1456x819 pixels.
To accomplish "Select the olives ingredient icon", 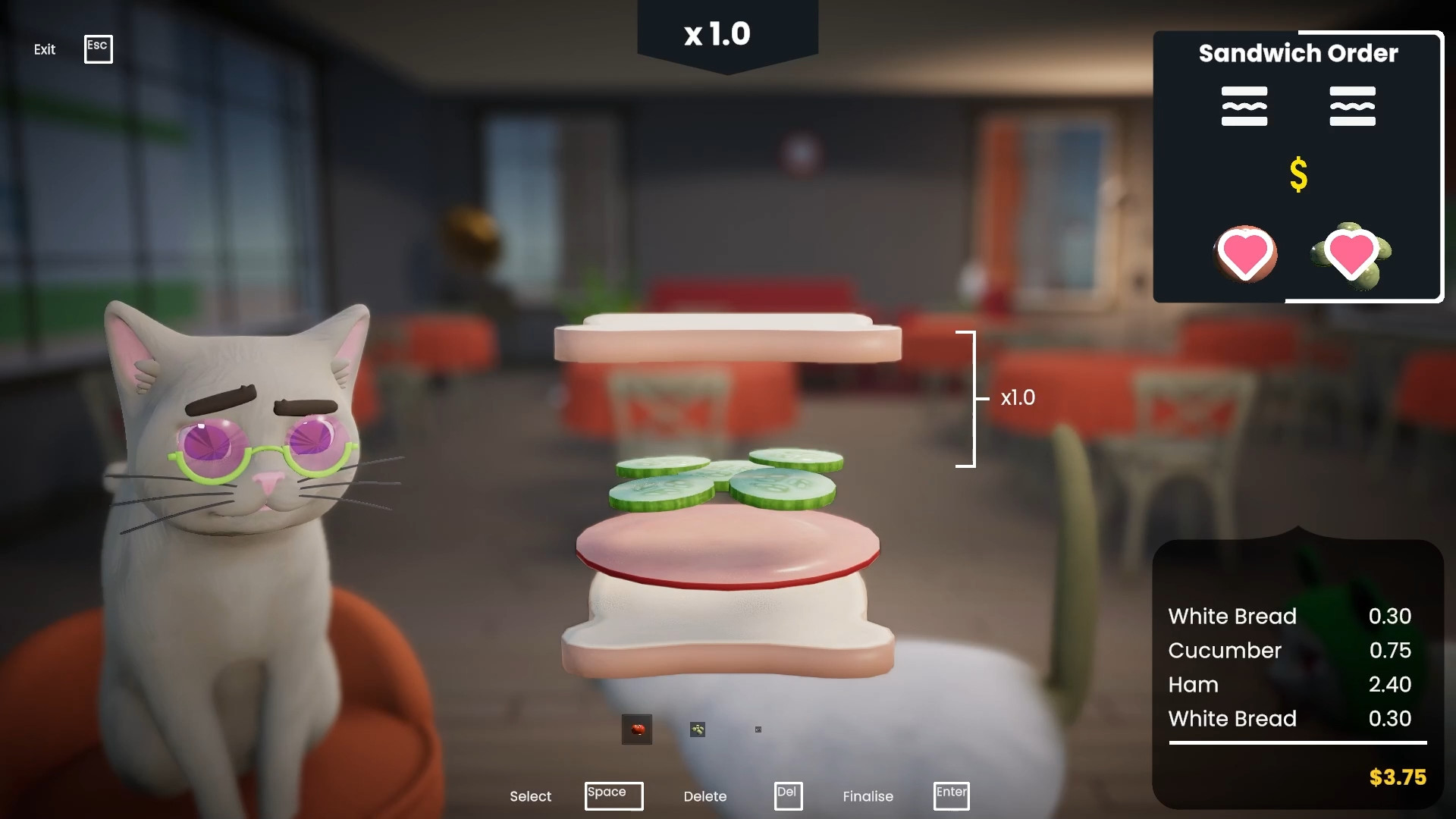I will pyautogui.click(x=698, y=730).
